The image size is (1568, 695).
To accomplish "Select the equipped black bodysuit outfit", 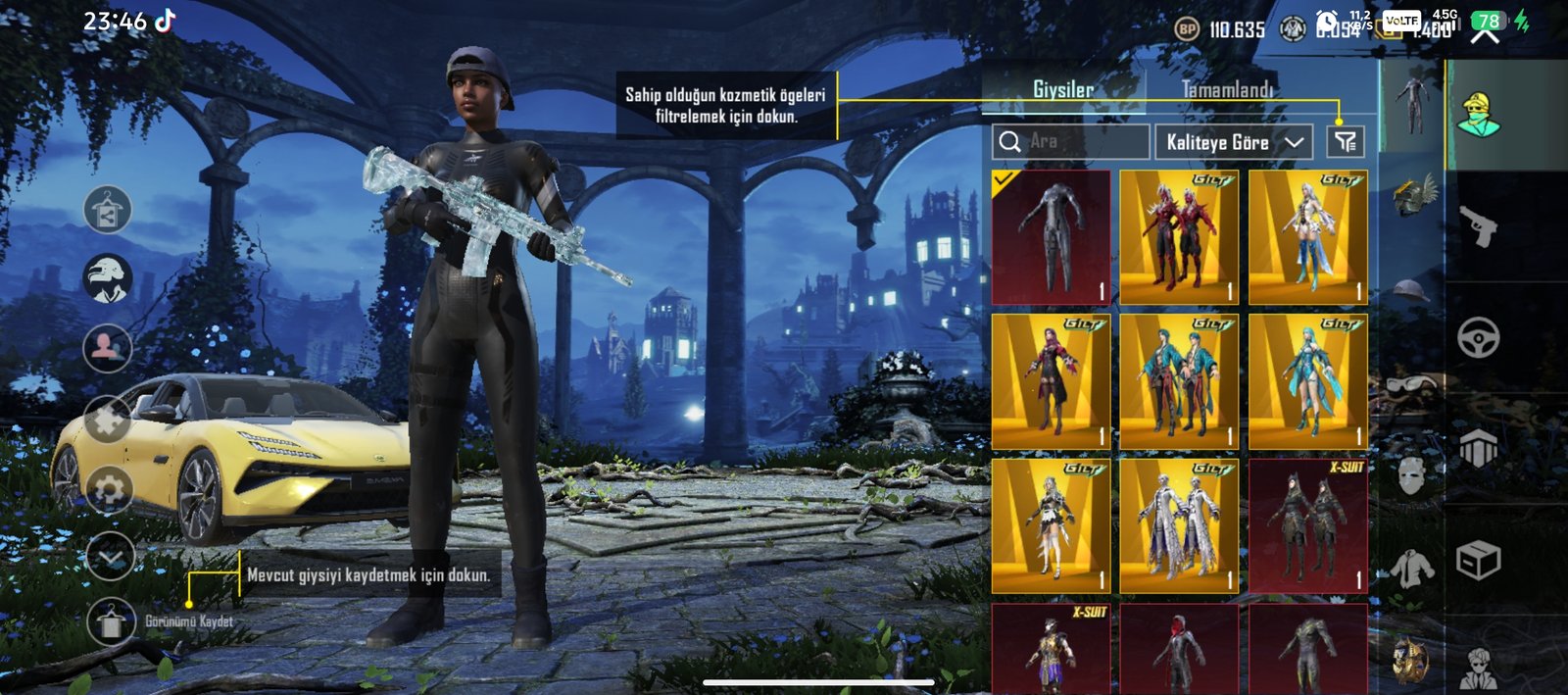I will pyautogui.click(x=1051, y=237).
